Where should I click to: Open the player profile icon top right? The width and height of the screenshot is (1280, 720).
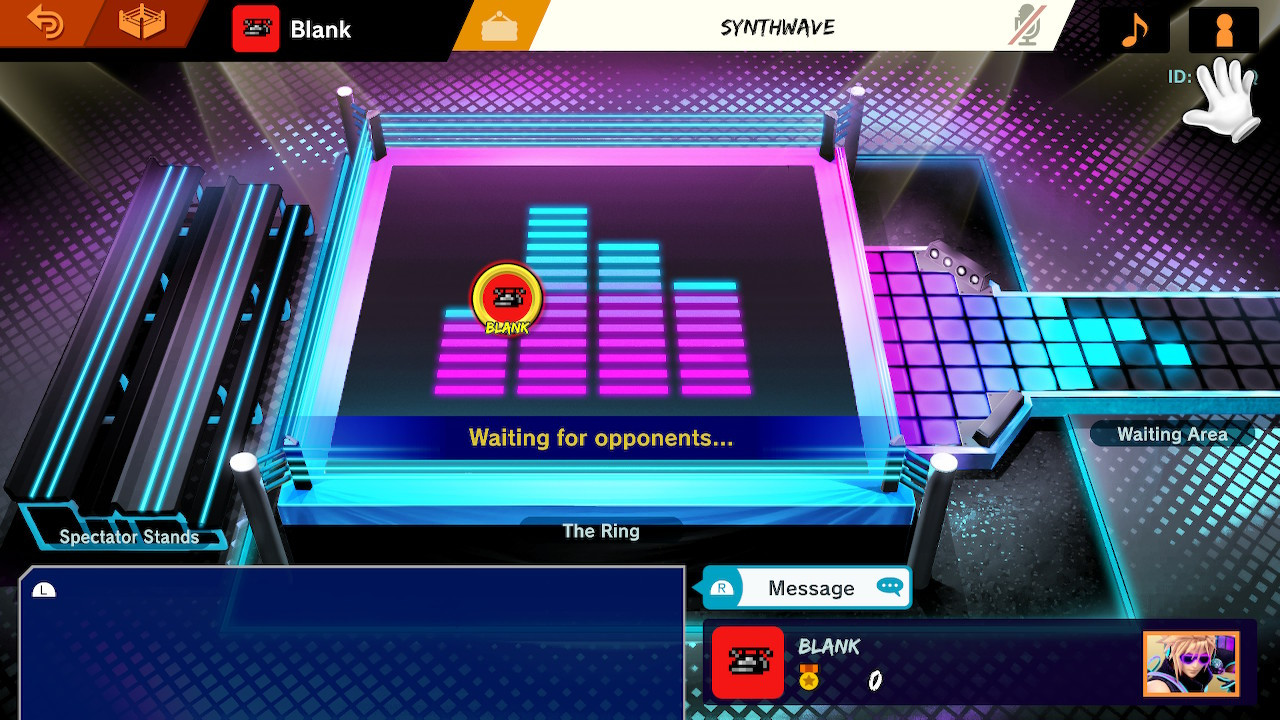[x=1222, y=27]
